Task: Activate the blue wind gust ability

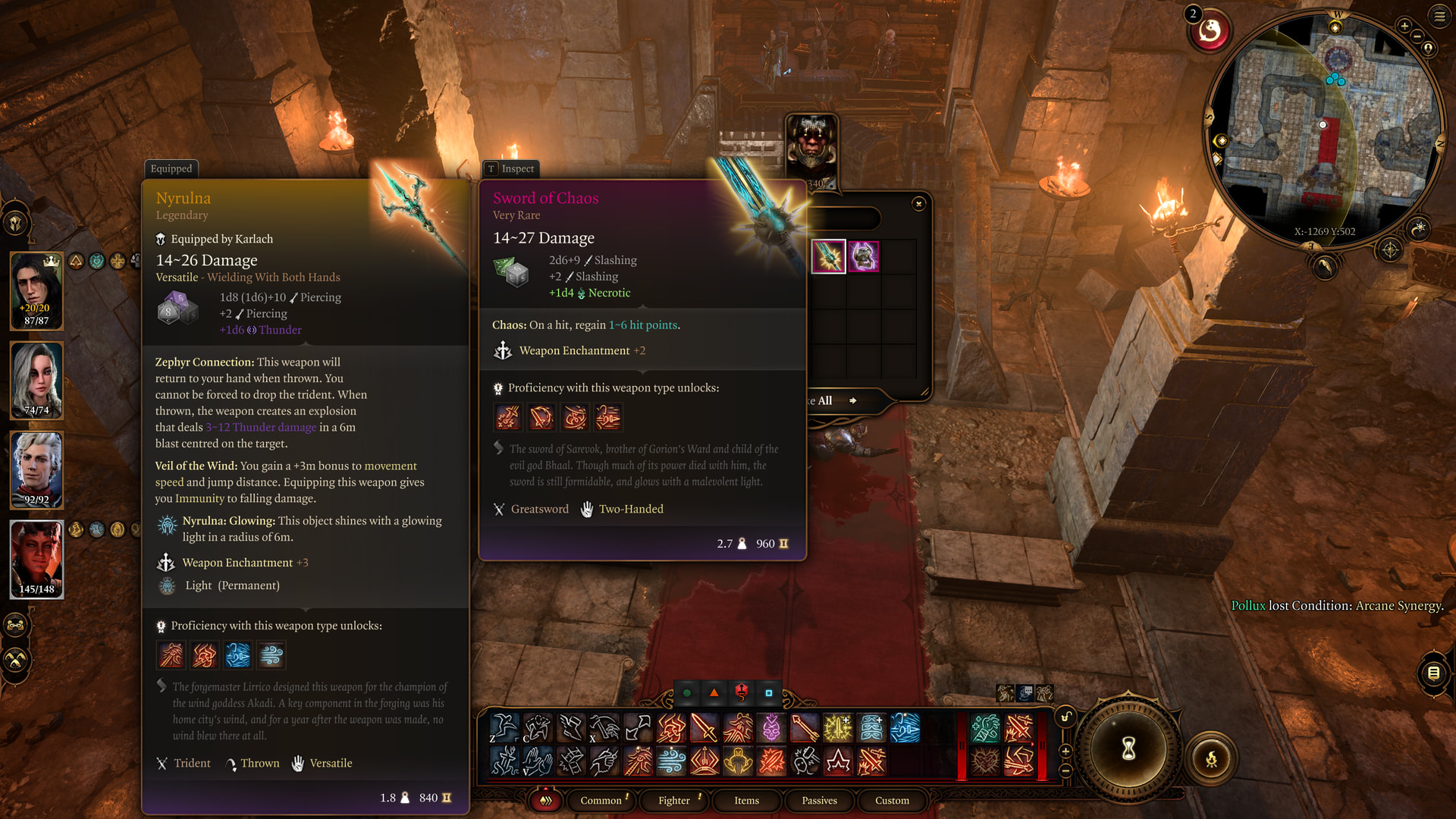Action: [671, 761]
